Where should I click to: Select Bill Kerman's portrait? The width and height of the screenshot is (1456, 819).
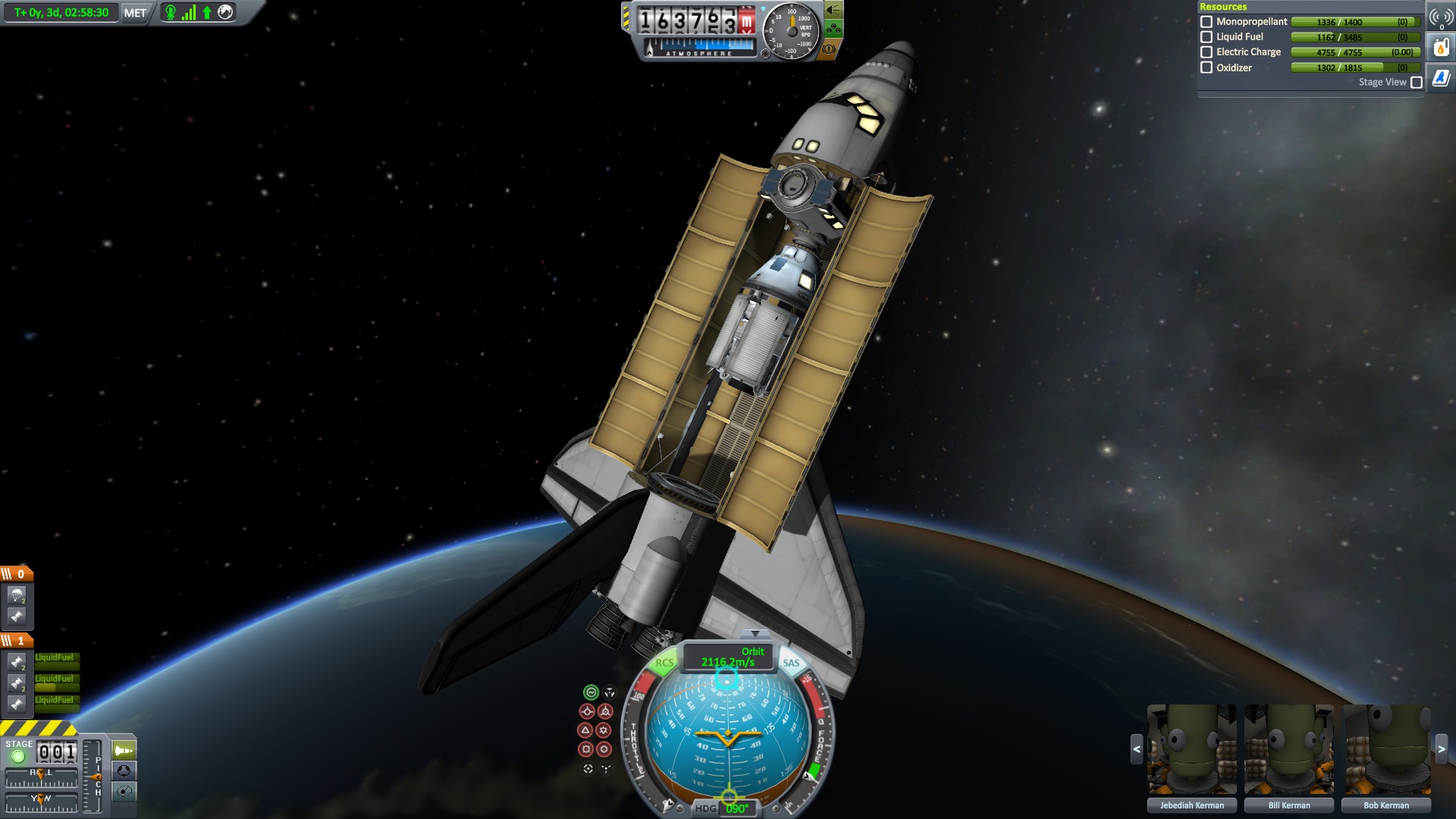coord(1288,750)
